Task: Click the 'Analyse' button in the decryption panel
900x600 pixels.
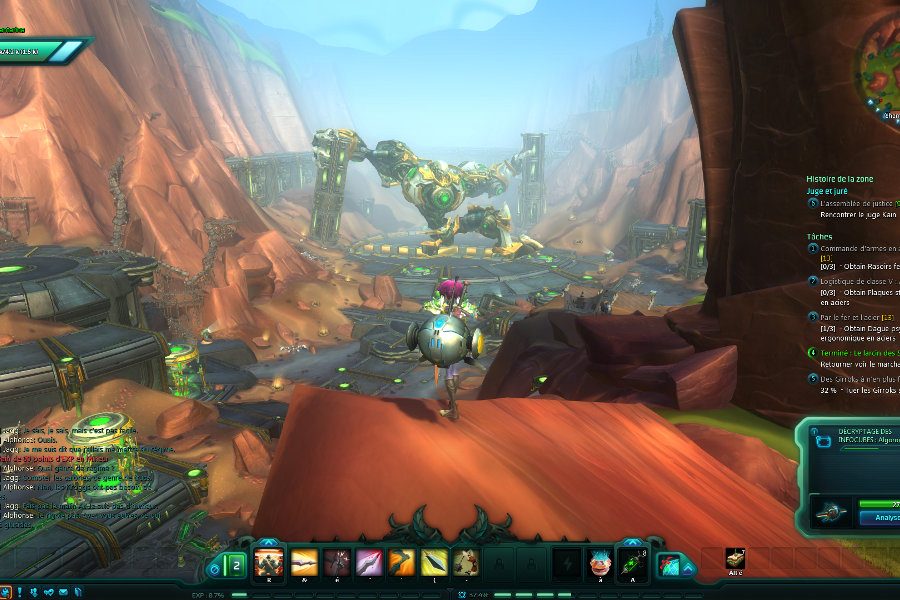Action: 878,518
